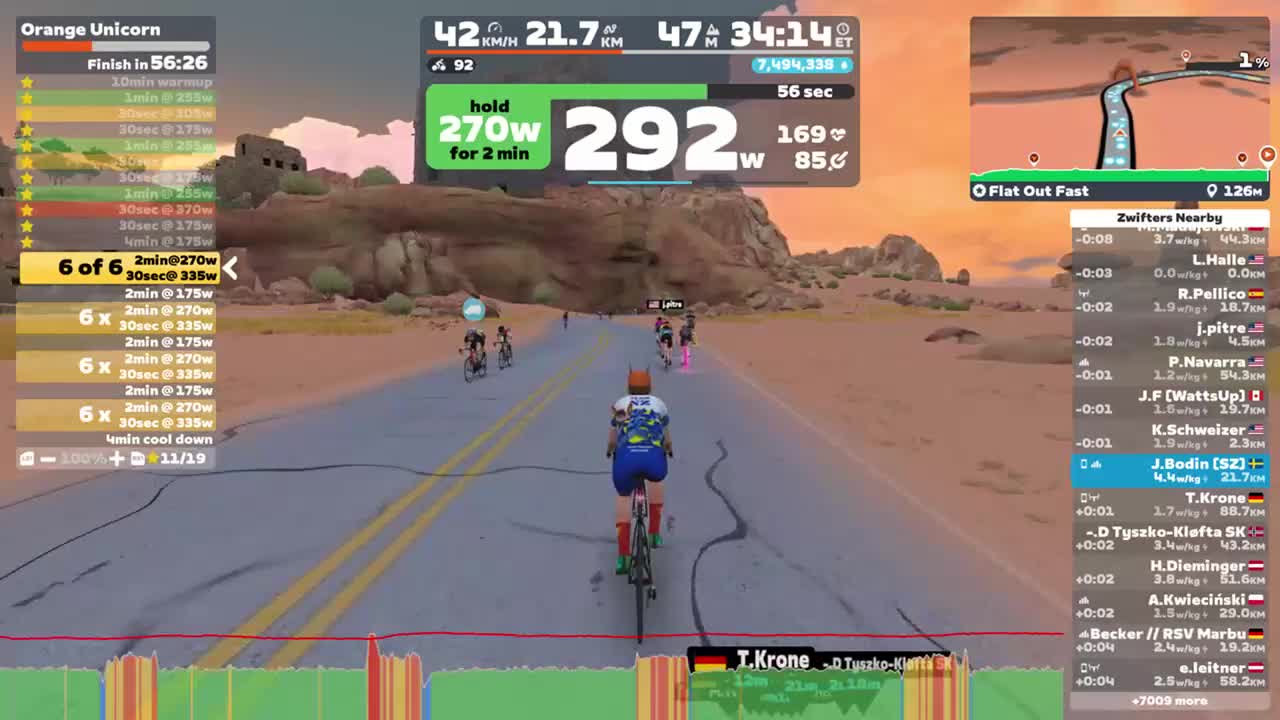Viewport: 1280px width, 720px height.
Task: Click the drops counter showing 7,494,338
Action: pos(798,65)
